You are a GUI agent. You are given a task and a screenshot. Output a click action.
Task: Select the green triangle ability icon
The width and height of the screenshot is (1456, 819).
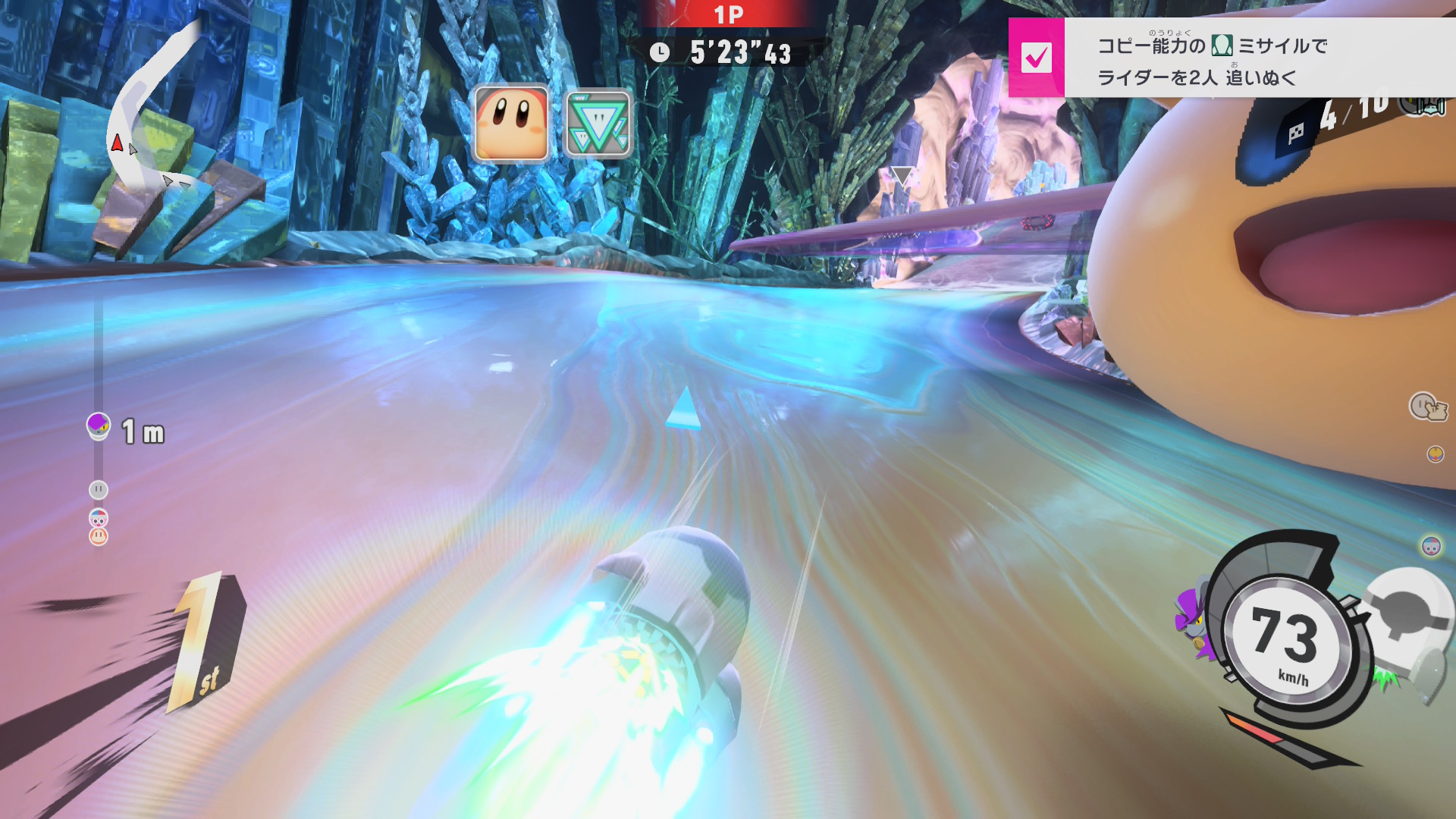[598, 124]
